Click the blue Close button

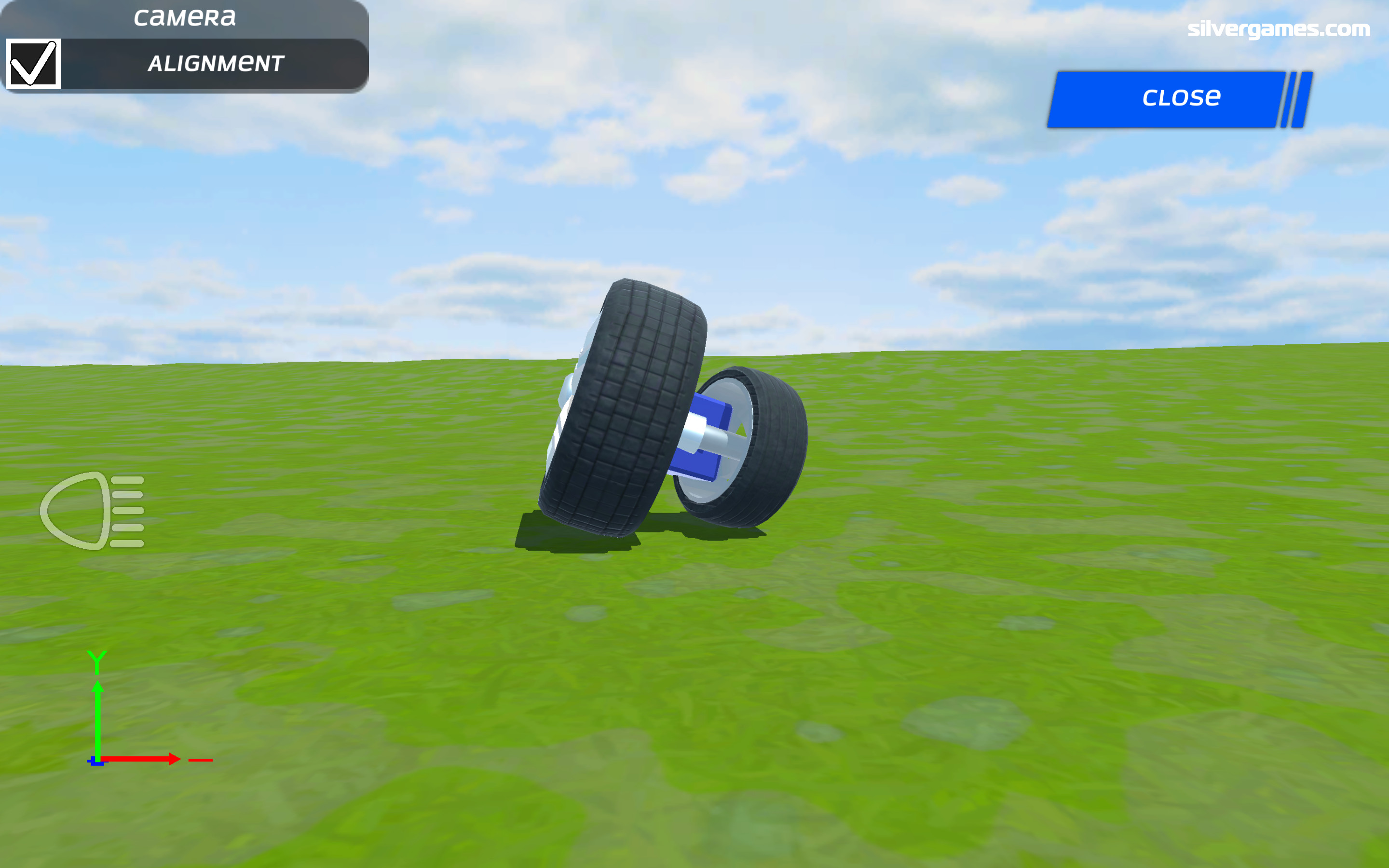(1180, 99)
